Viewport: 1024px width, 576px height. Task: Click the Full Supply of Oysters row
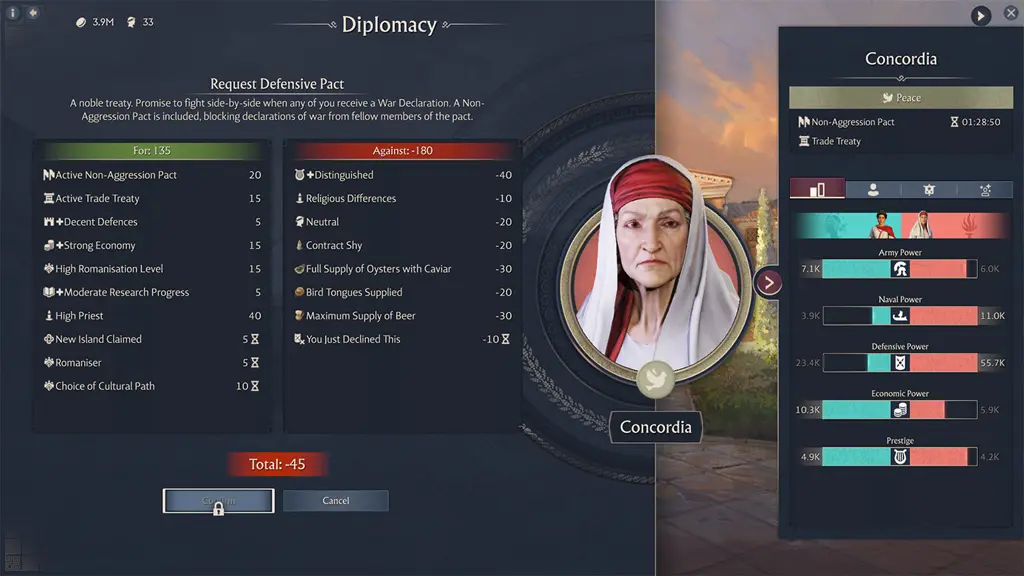tap(402, 269)
